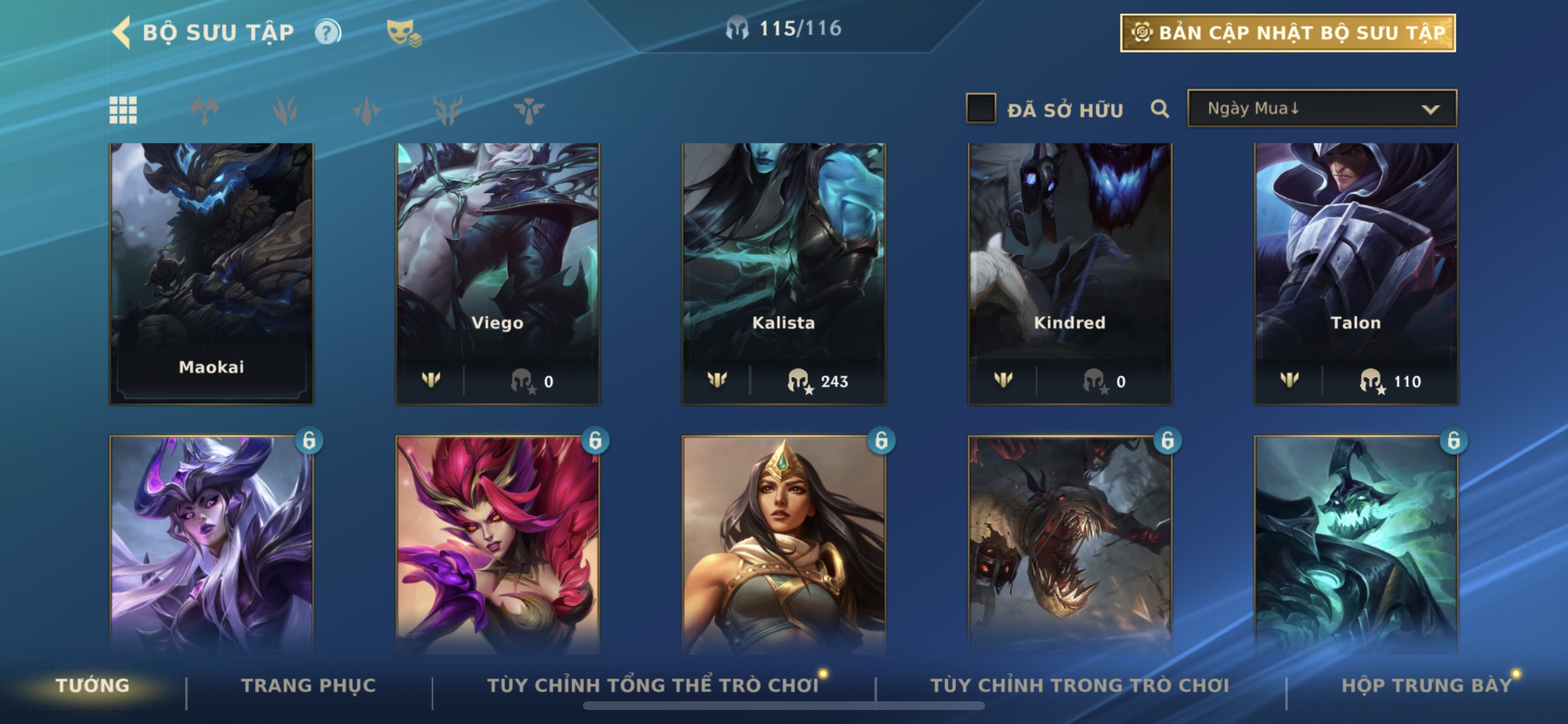1568x724 pixels.
Task: Show all champions with grid filter
Action: tap(123, 110)
